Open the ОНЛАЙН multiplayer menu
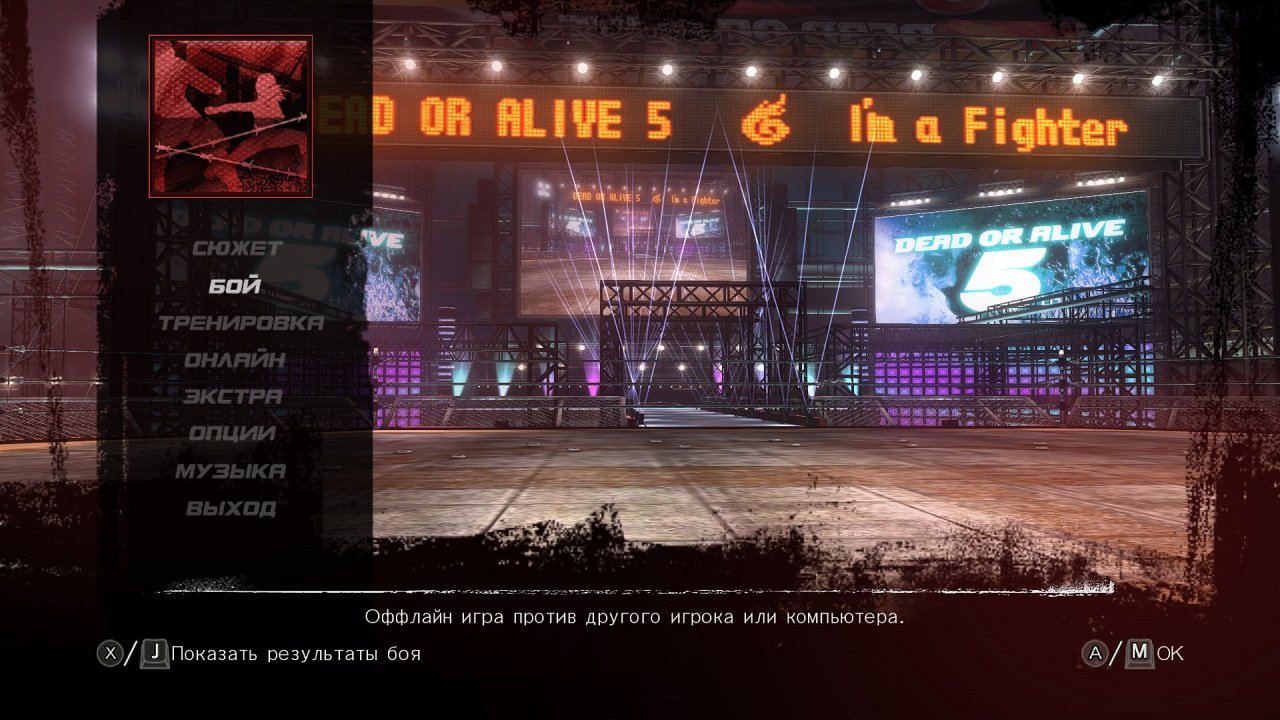Screen dimensions: 1280x720 [x=235, y=360]
